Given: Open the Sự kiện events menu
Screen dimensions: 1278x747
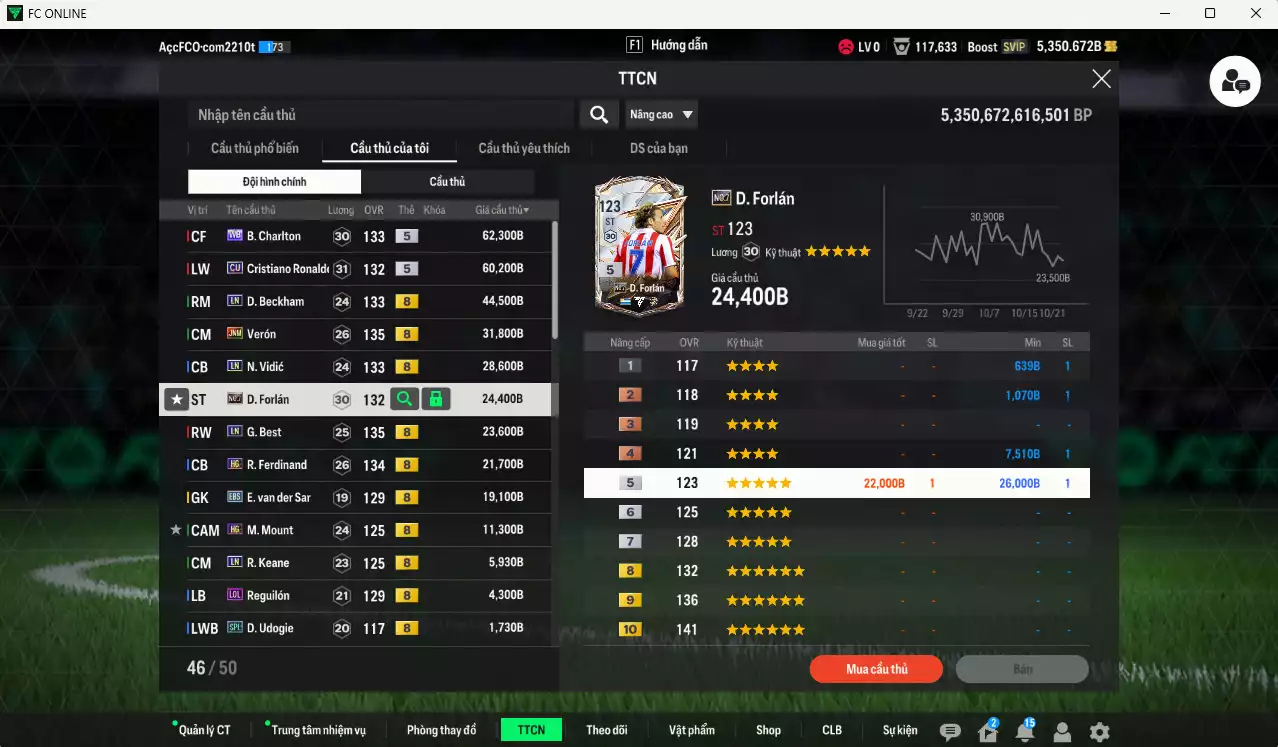Looking at the screenshot, I should [900, 730].
